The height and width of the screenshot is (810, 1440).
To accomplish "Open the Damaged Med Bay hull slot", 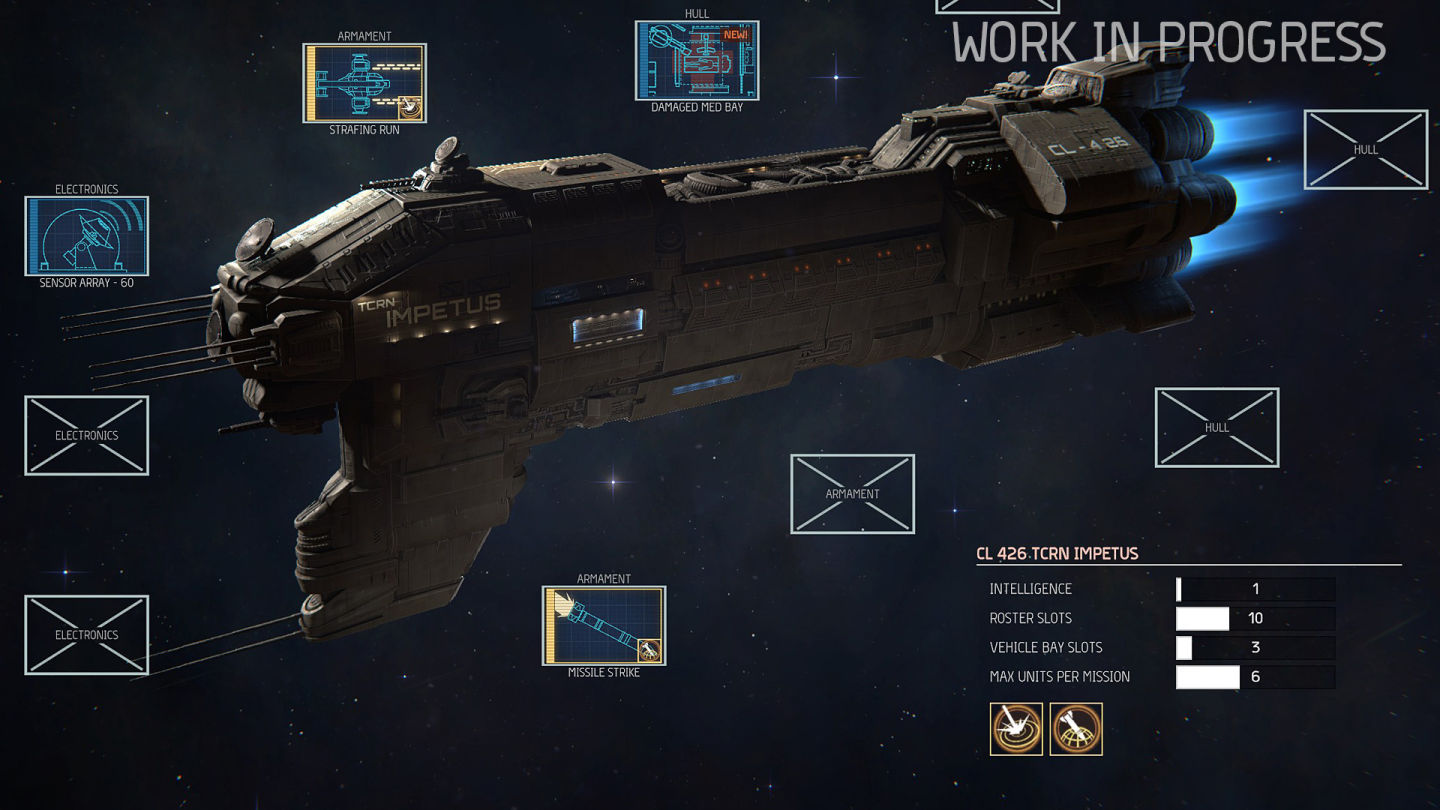I will [697, 61].
